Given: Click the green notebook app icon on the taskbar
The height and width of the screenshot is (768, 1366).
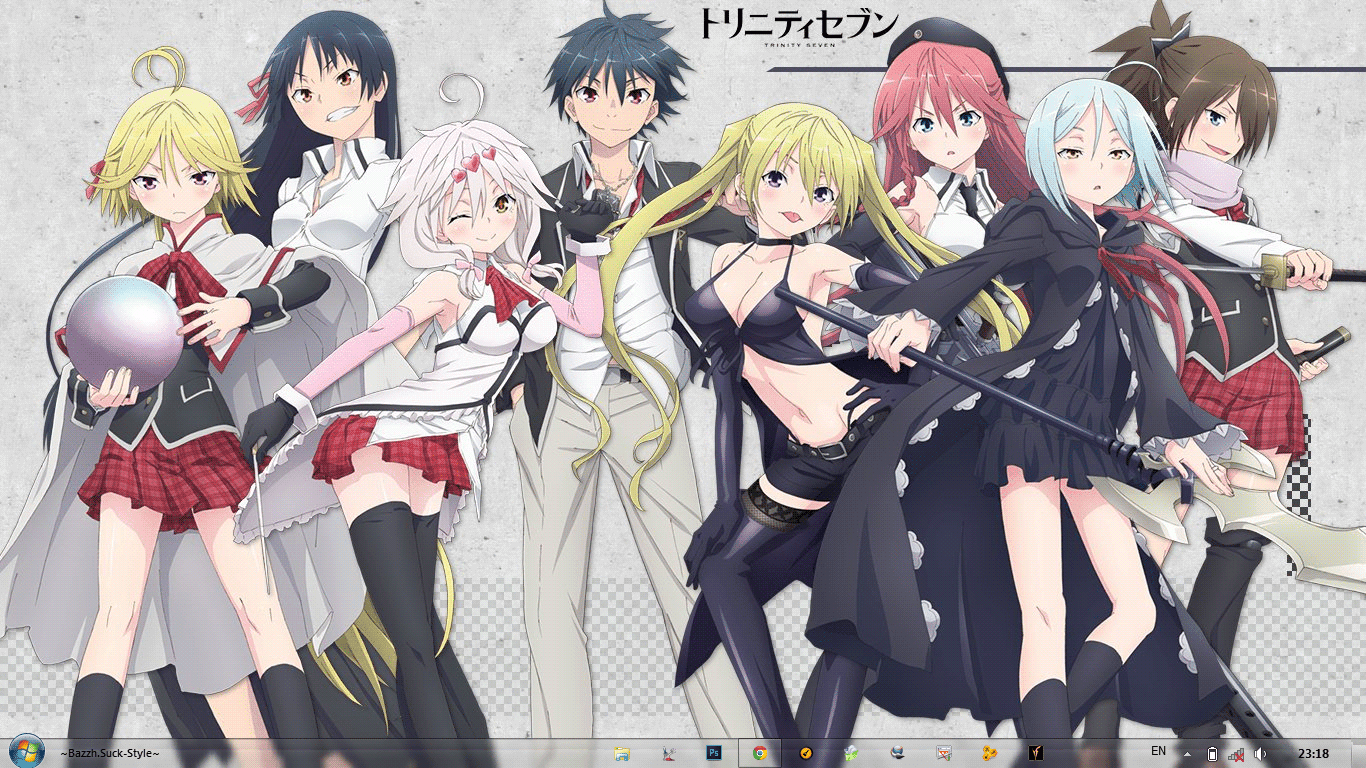Looking at the screenshot, I should (850, 752).
